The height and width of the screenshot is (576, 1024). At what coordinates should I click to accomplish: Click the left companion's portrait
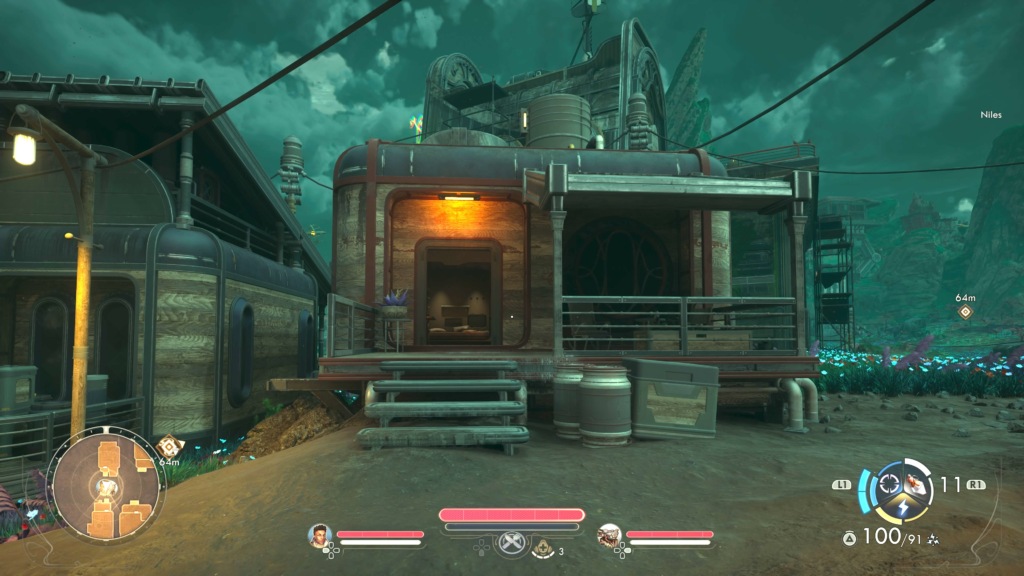pyautogui.click(x=320, y=535)
